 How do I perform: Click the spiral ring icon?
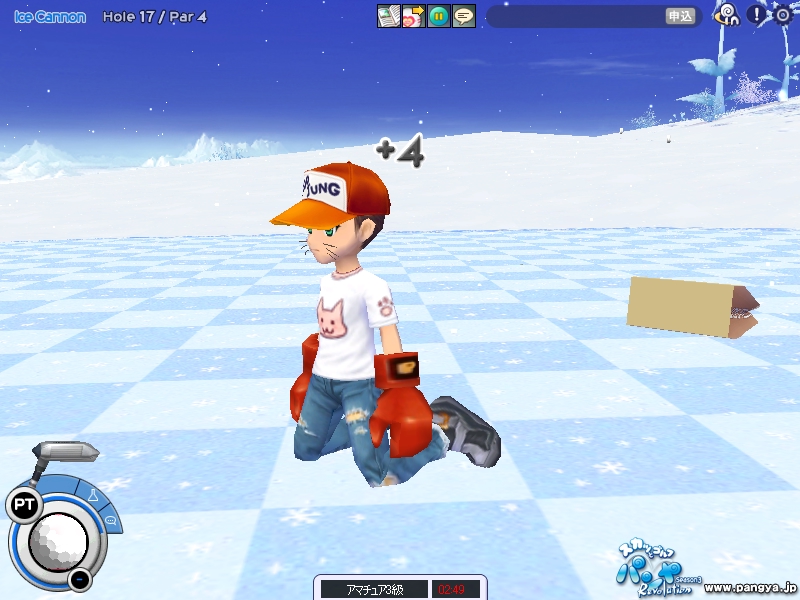(x=728, y=14)
